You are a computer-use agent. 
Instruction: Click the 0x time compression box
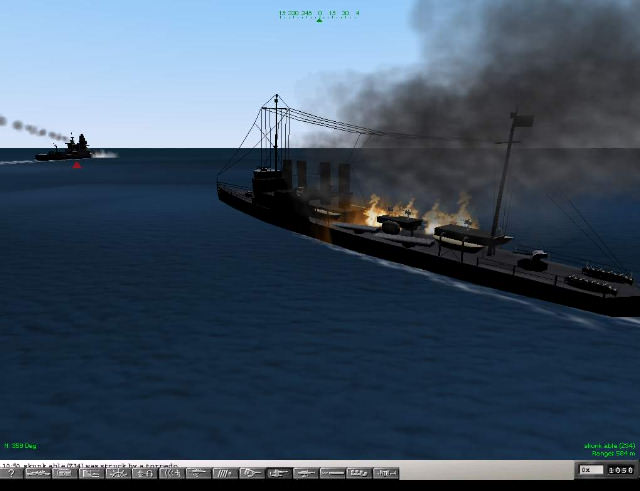coord(590,470)
